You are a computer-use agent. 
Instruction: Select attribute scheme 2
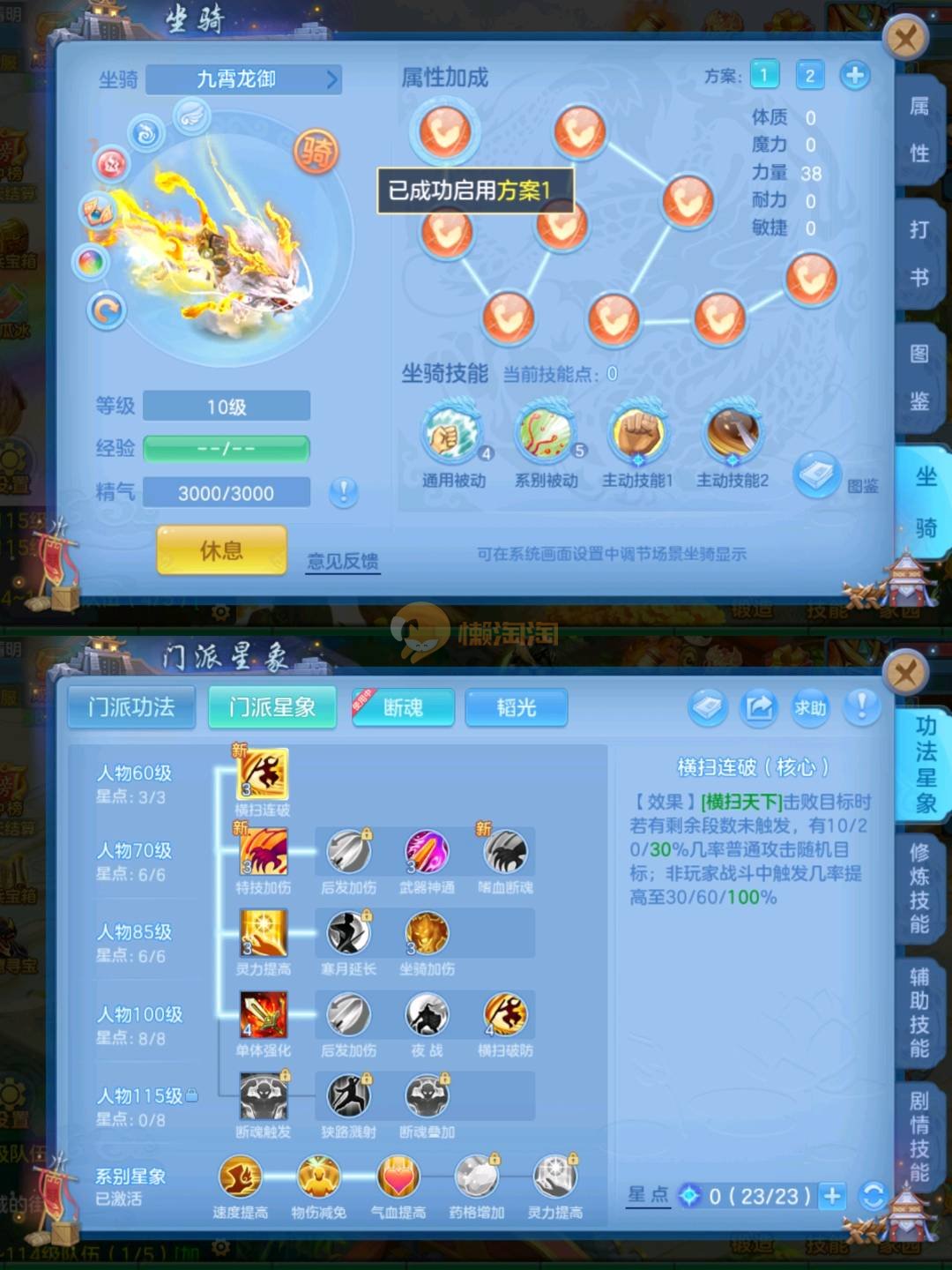pyautogui.click(x=809, y=76)
